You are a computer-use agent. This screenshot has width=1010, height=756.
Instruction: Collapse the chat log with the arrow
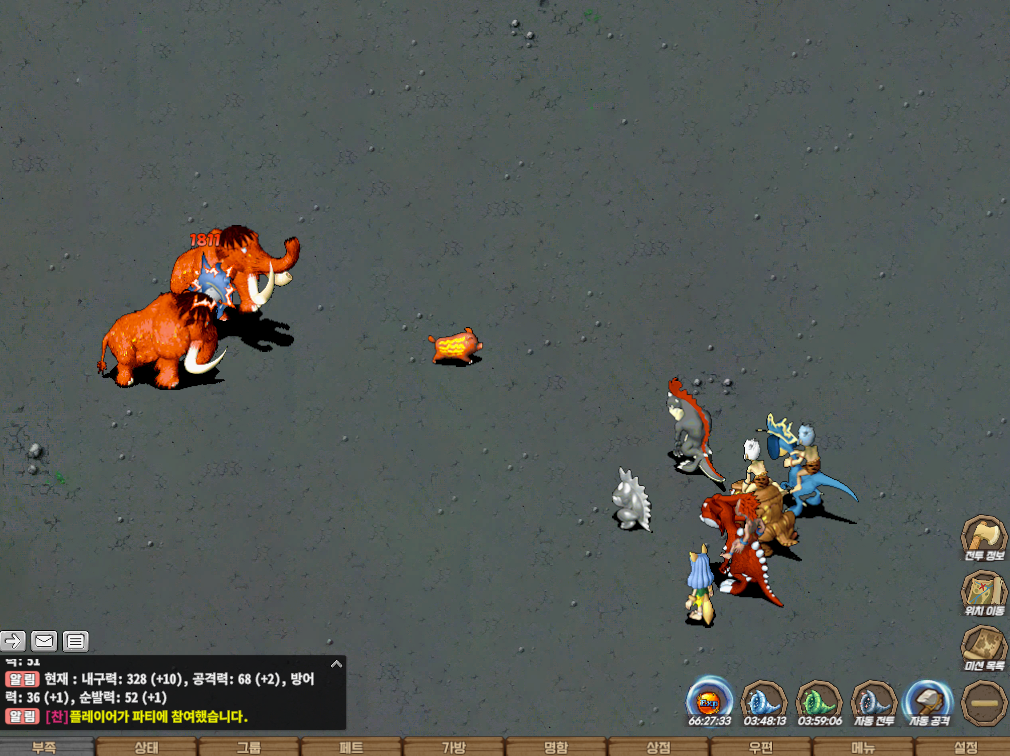tap(336, 662)
